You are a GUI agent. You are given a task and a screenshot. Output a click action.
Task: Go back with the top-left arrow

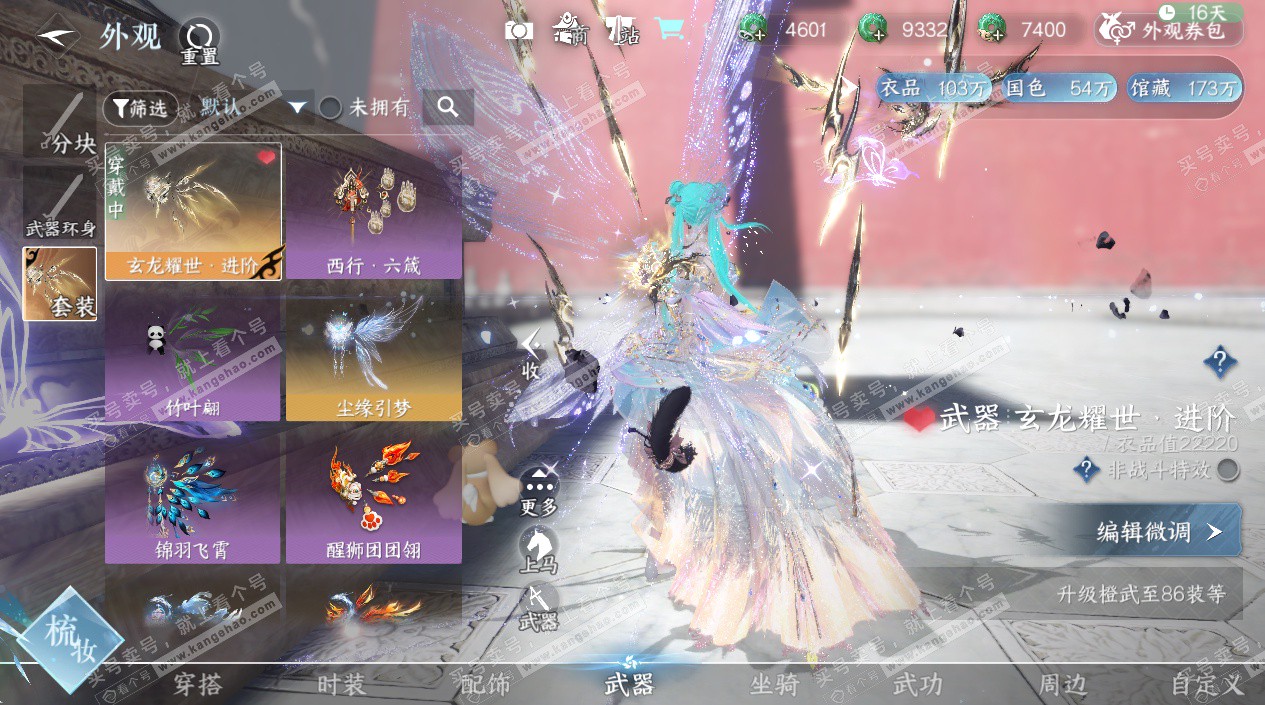click(58, 36)
